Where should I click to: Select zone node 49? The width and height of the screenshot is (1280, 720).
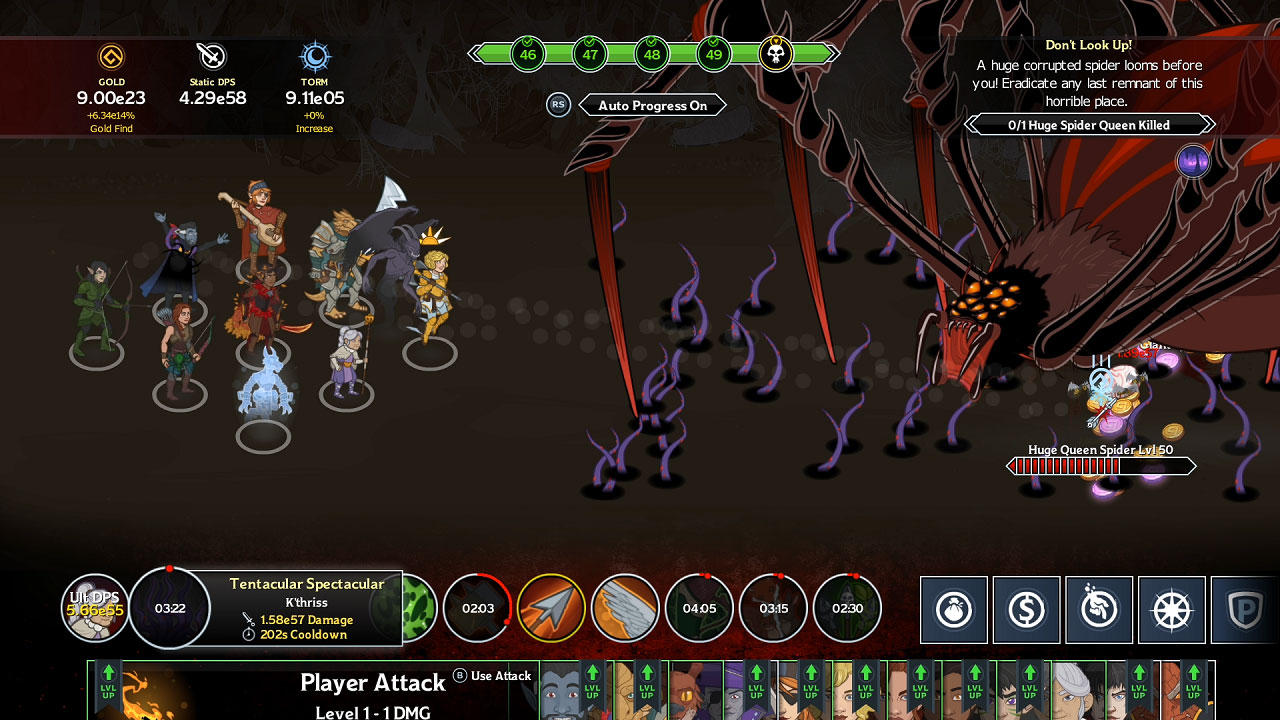(713, 54)
